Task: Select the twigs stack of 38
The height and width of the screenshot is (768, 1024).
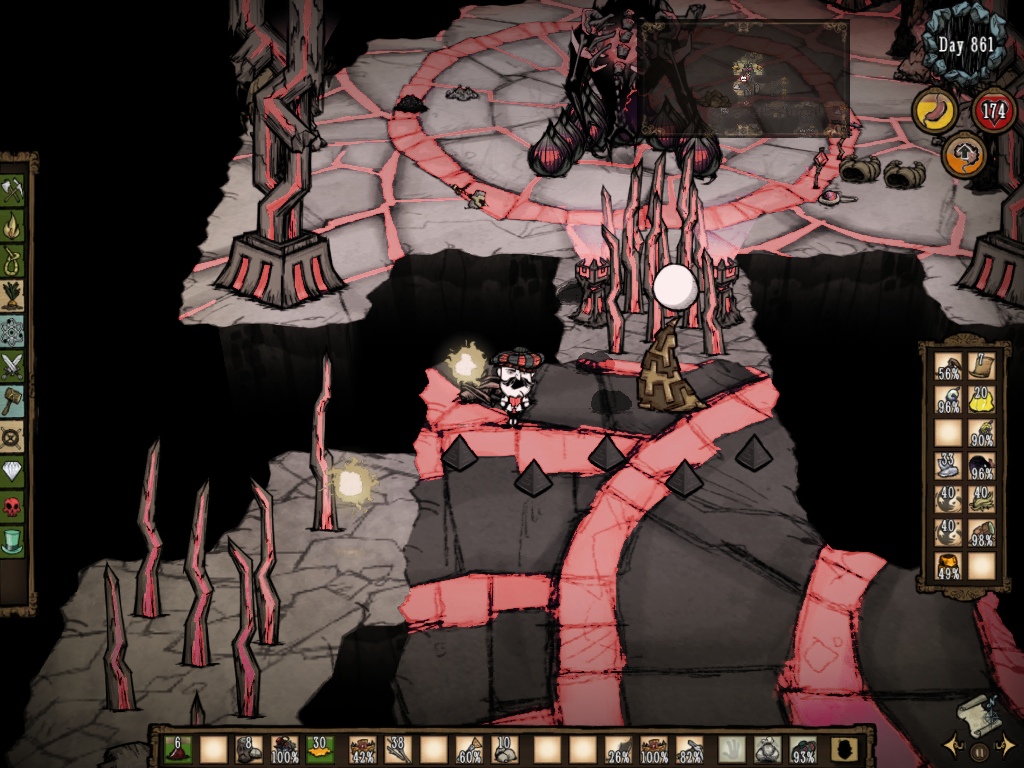Action: click(x=398, y=750)
